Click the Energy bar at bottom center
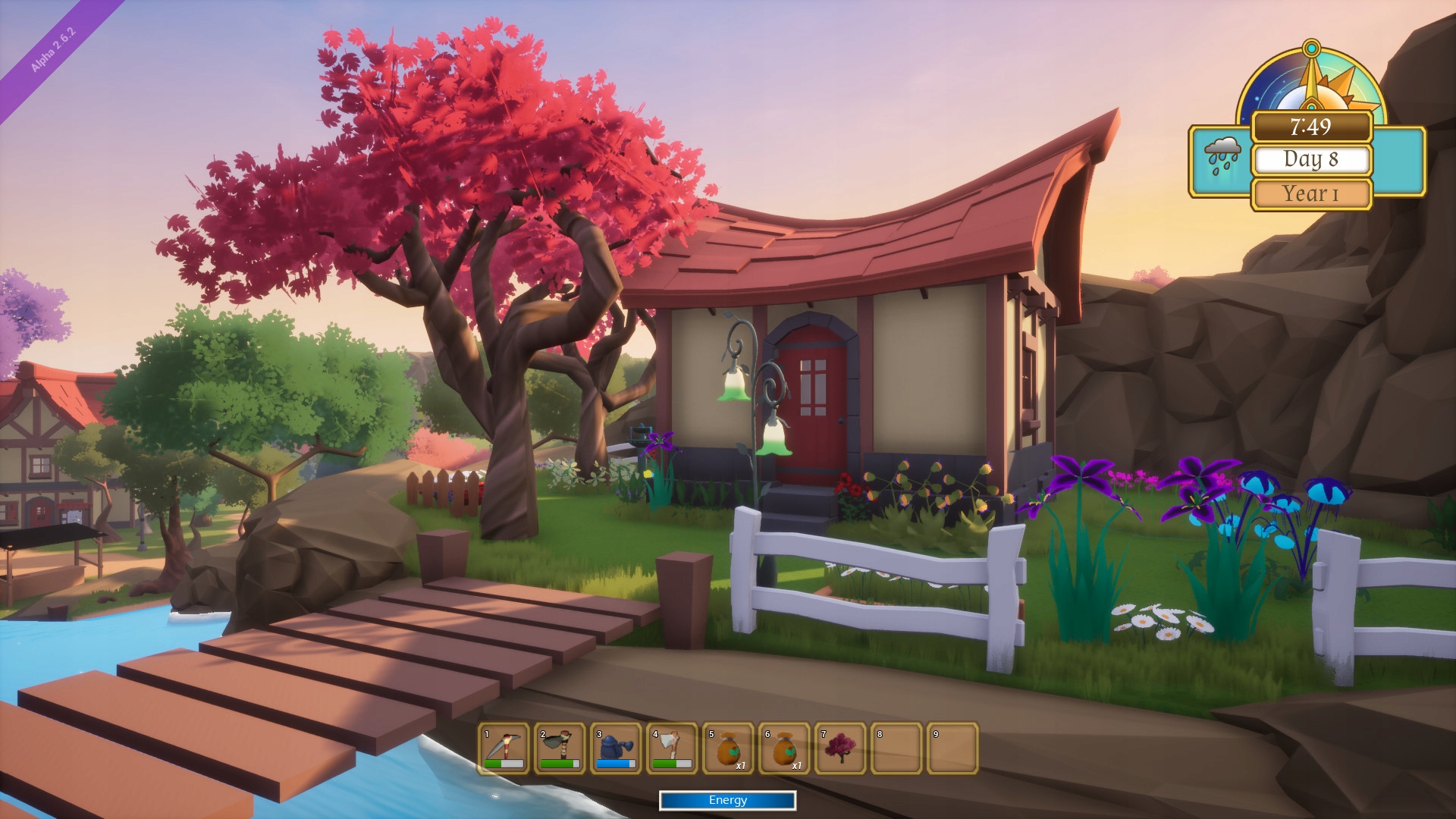The height and width of the screenshot is (819, 1456). pos(727,800)
